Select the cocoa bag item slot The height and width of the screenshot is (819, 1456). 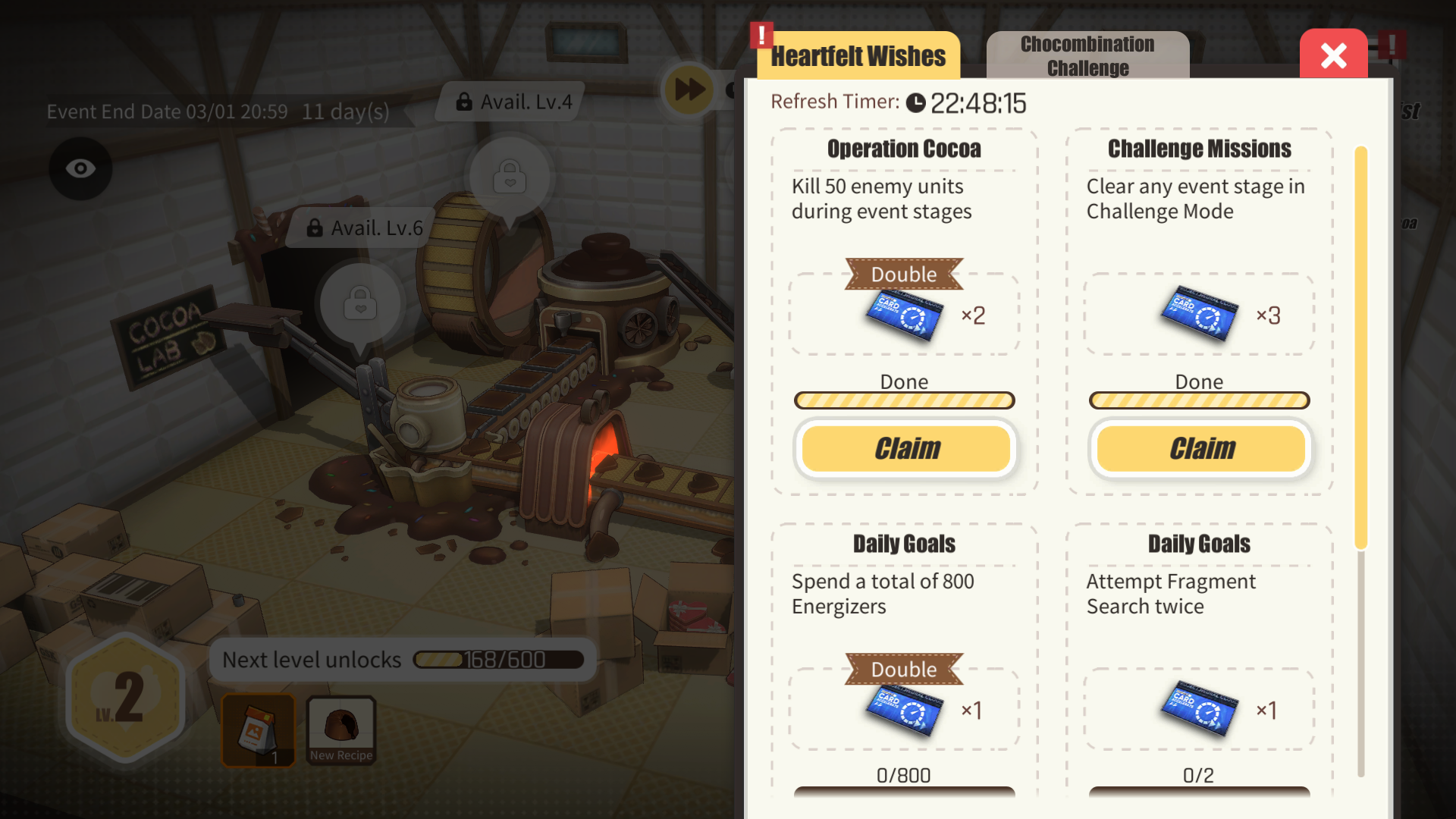click(x=259, y=730)
